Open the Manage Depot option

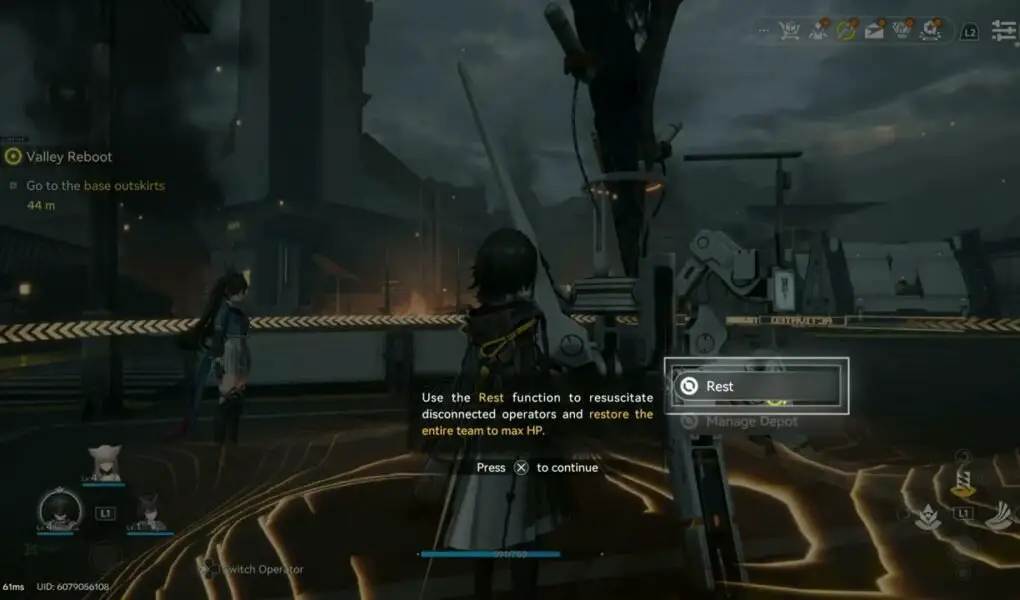(751, 422)
